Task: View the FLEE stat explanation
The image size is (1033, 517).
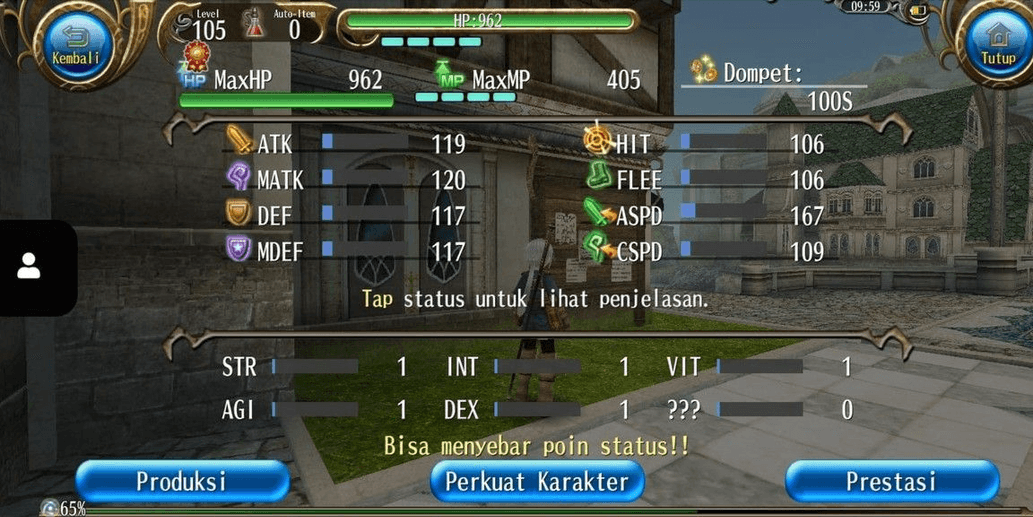Action: [704, 180]
